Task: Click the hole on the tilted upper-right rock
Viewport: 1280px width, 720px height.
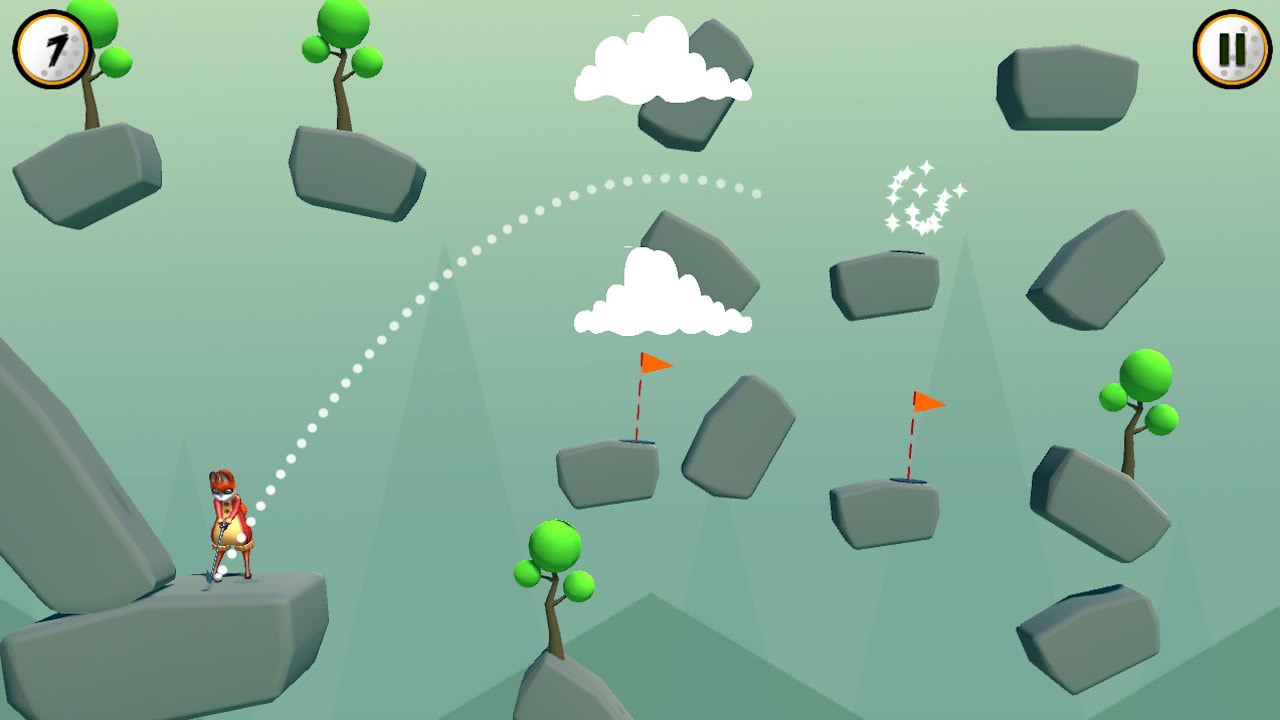Action: (x=905, y=252)
